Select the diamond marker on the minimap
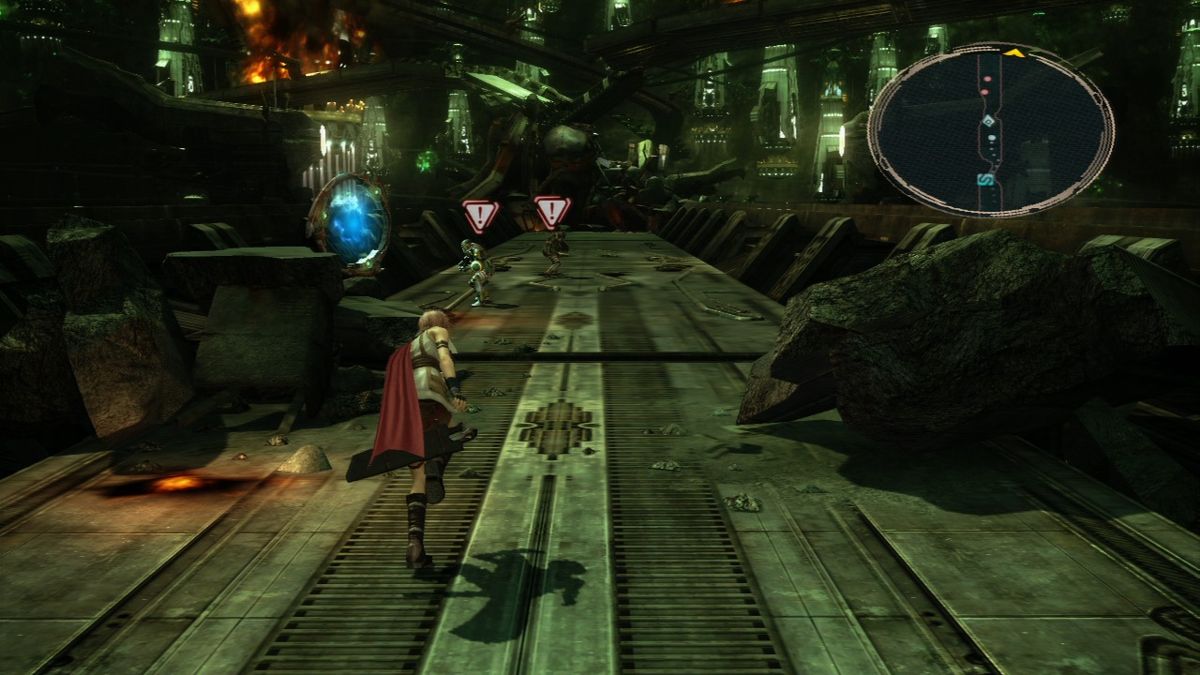The image size is (1200, 675). [988, 122]
